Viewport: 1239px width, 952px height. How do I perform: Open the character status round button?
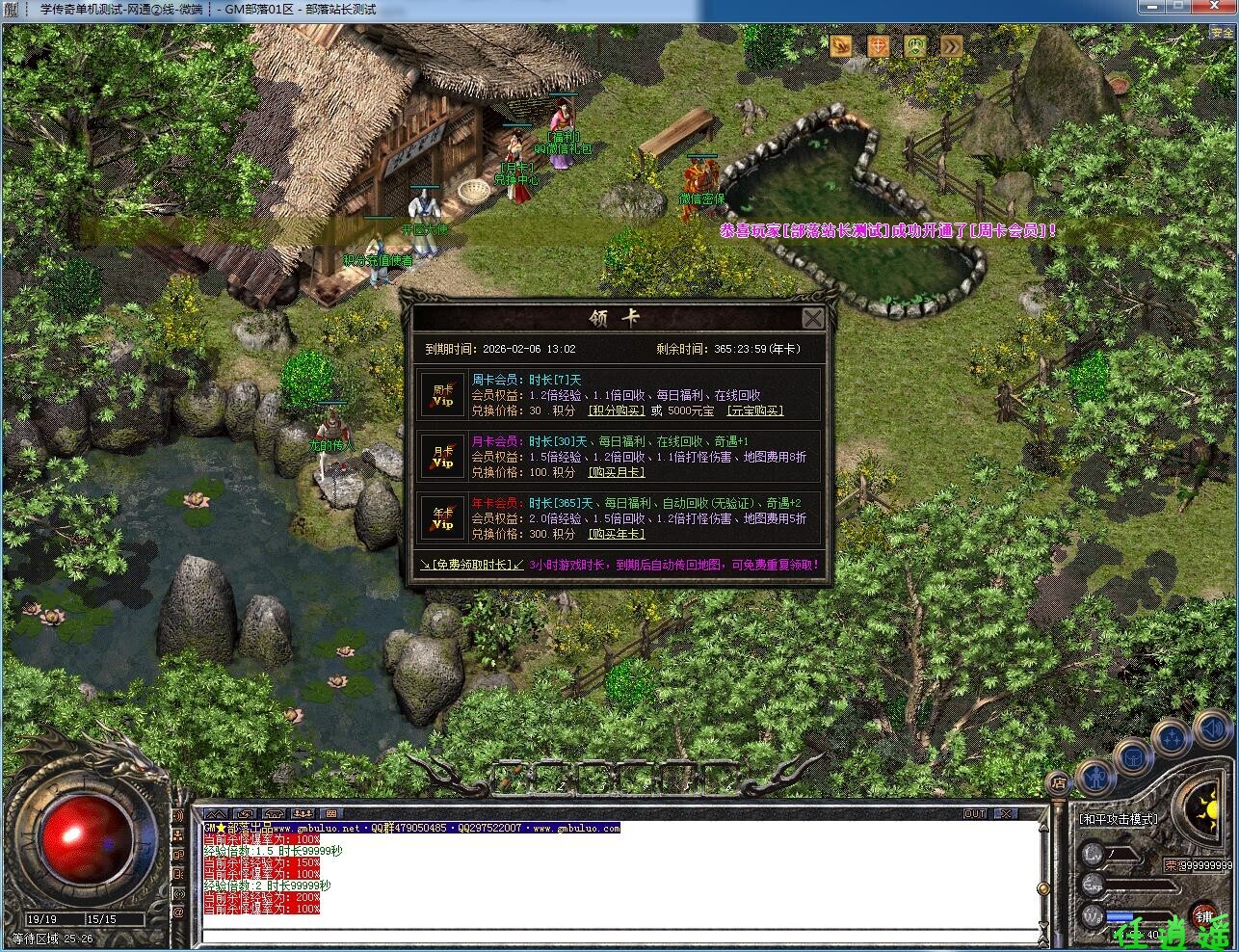1095,776
